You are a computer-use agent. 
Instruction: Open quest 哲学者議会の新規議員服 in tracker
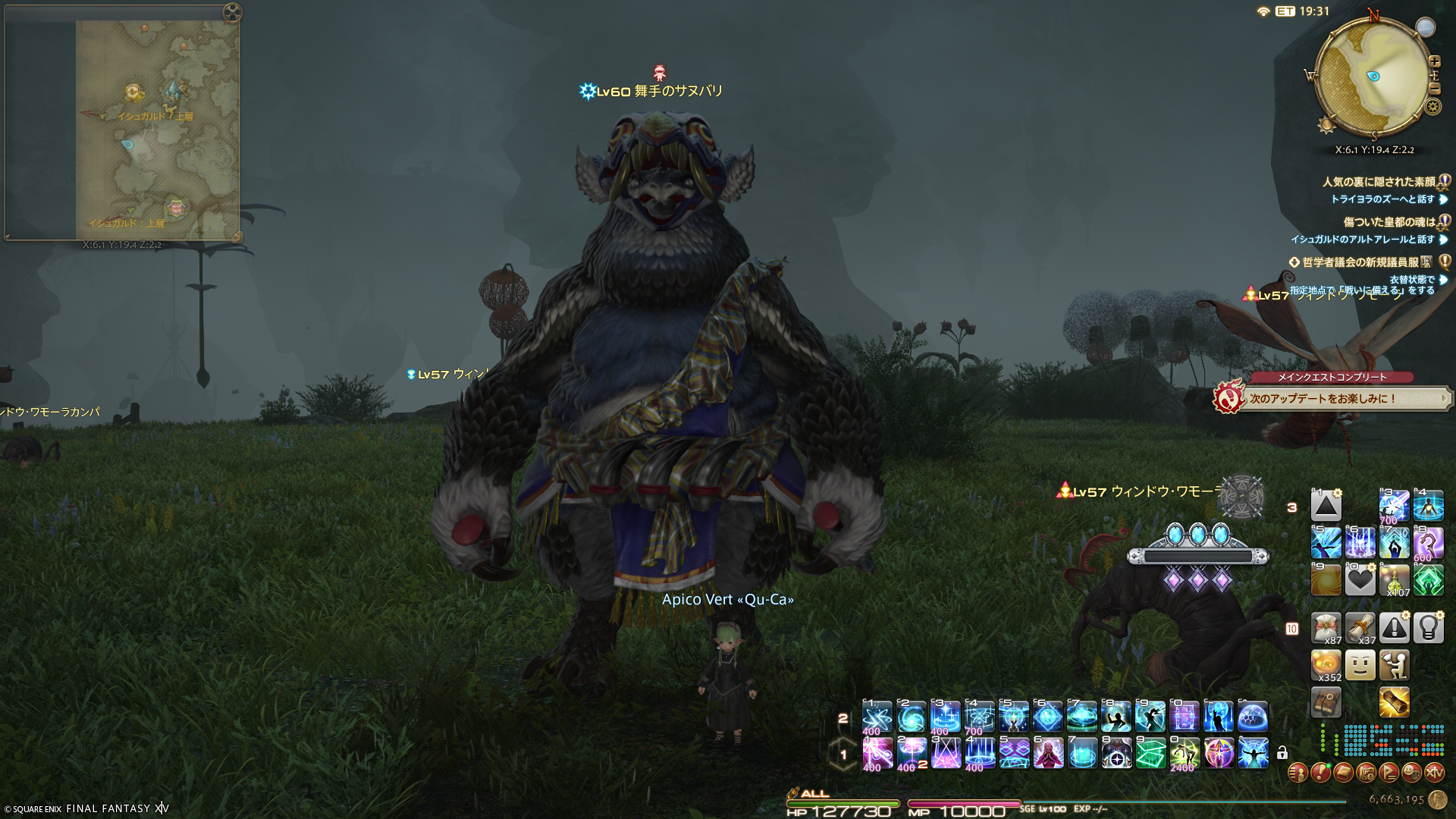click(1360, 262)
